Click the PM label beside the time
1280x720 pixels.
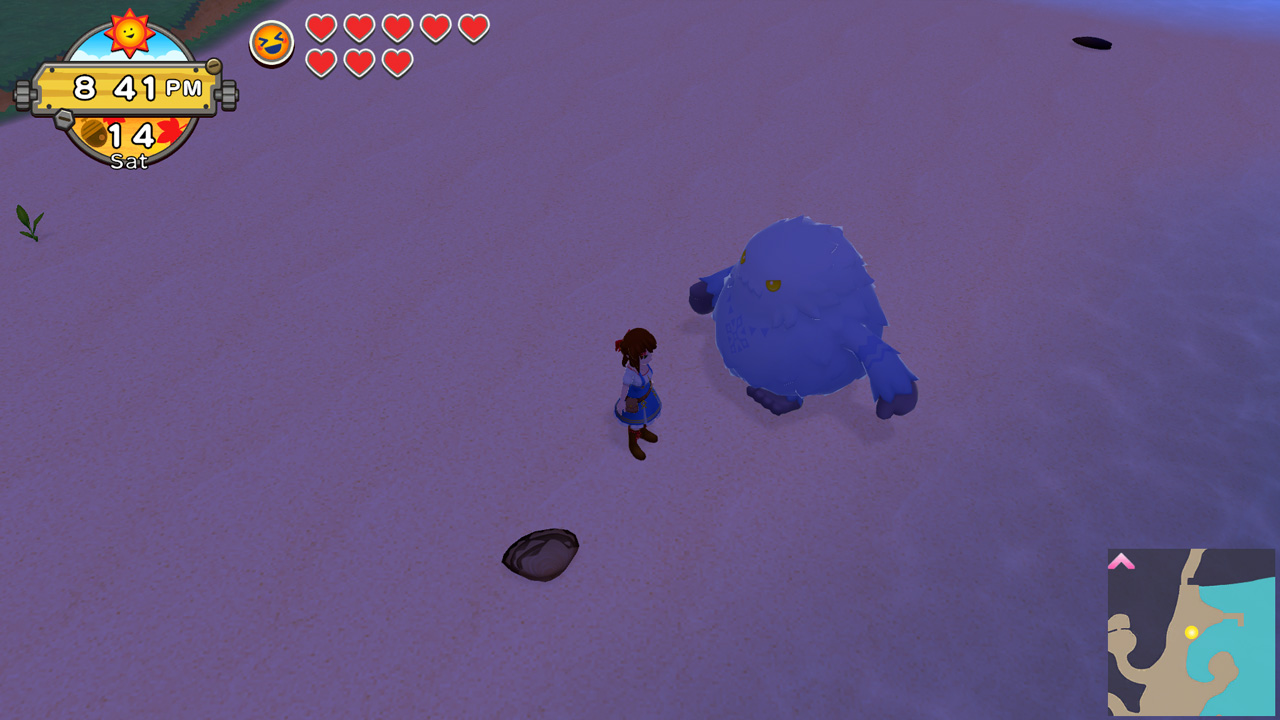pyautogui.click(x=184, y=88)
